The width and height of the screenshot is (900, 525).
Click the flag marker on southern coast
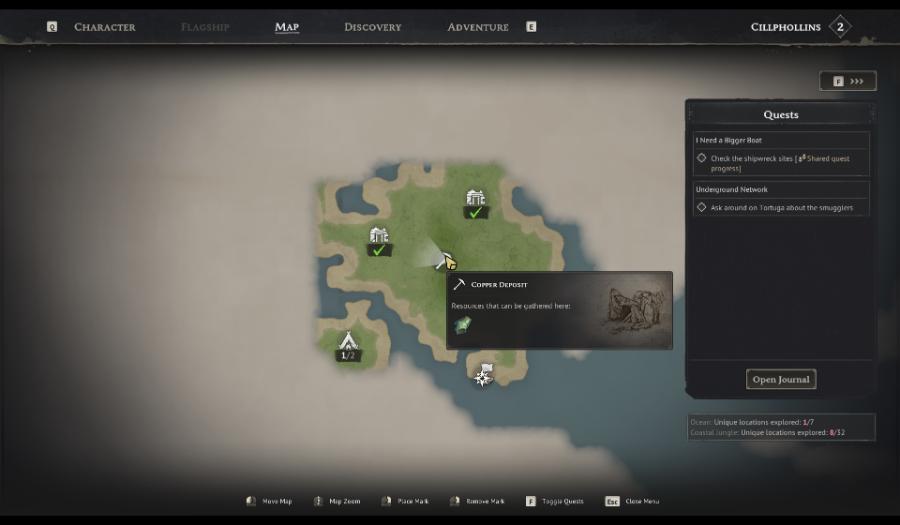point(484,374)
